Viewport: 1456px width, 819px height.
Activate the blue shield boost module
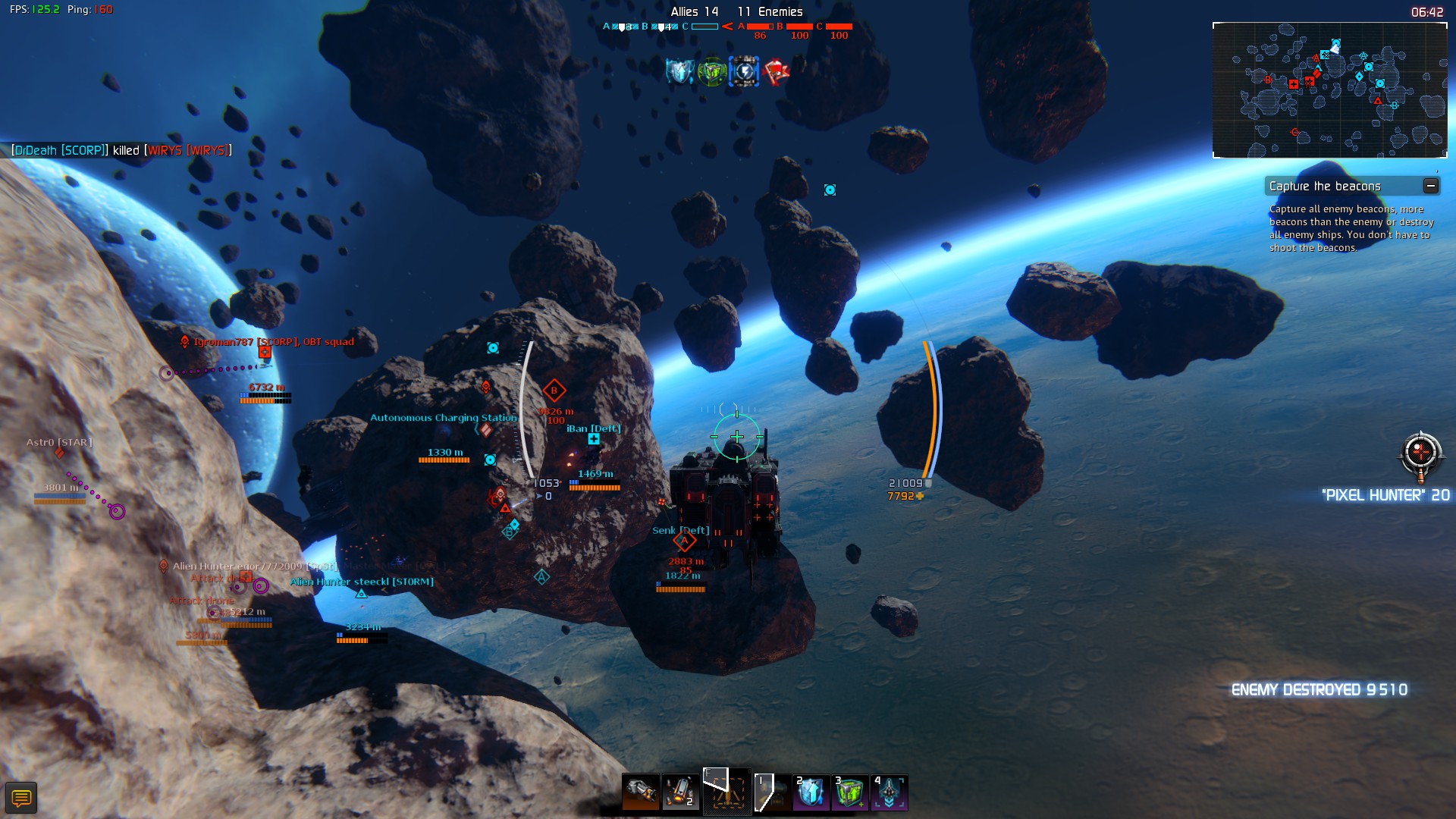click(811, 792)
